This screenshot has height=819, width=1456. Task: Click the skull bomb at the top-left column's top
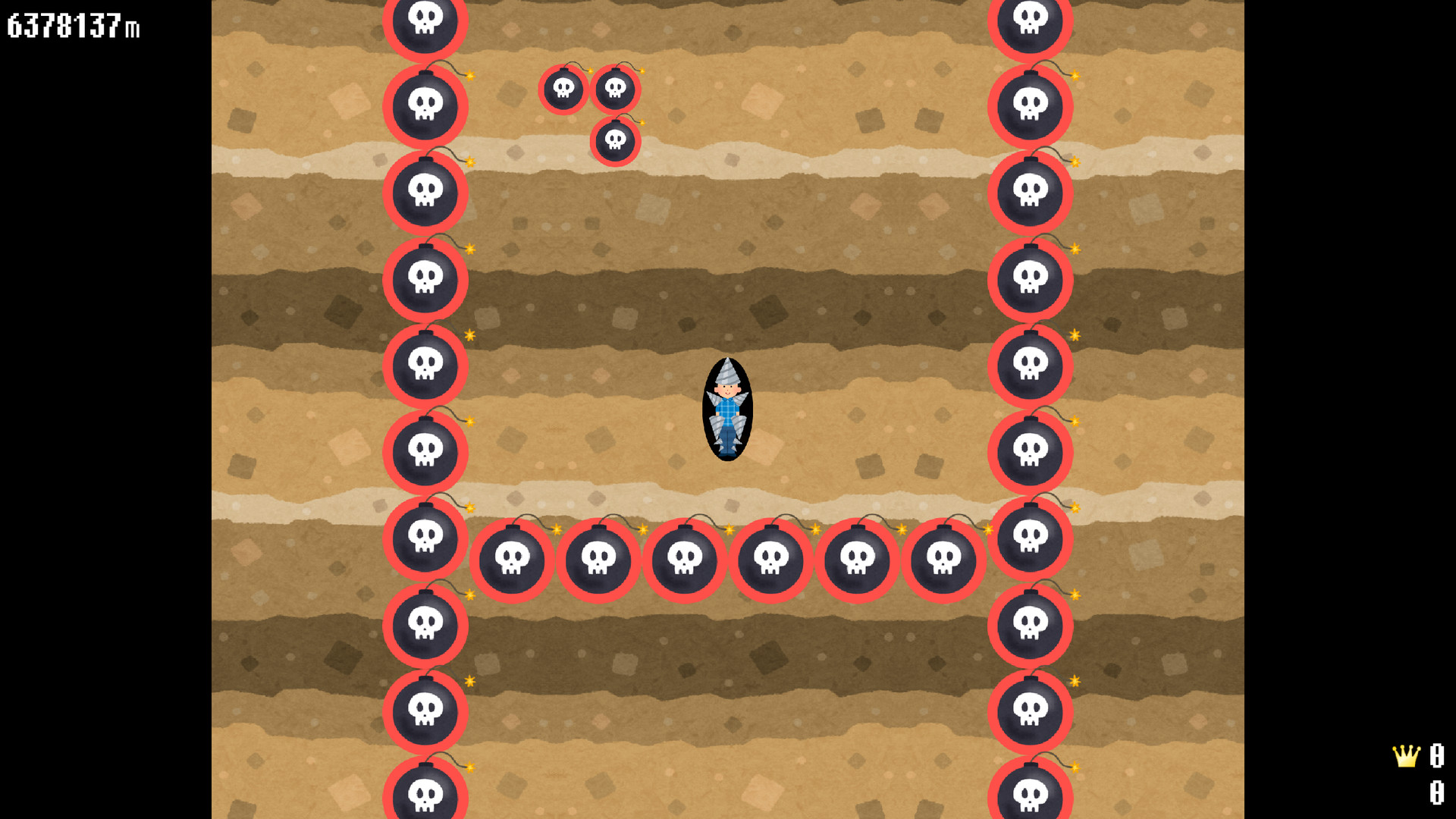pyautogui.click(x=425, y=20)
